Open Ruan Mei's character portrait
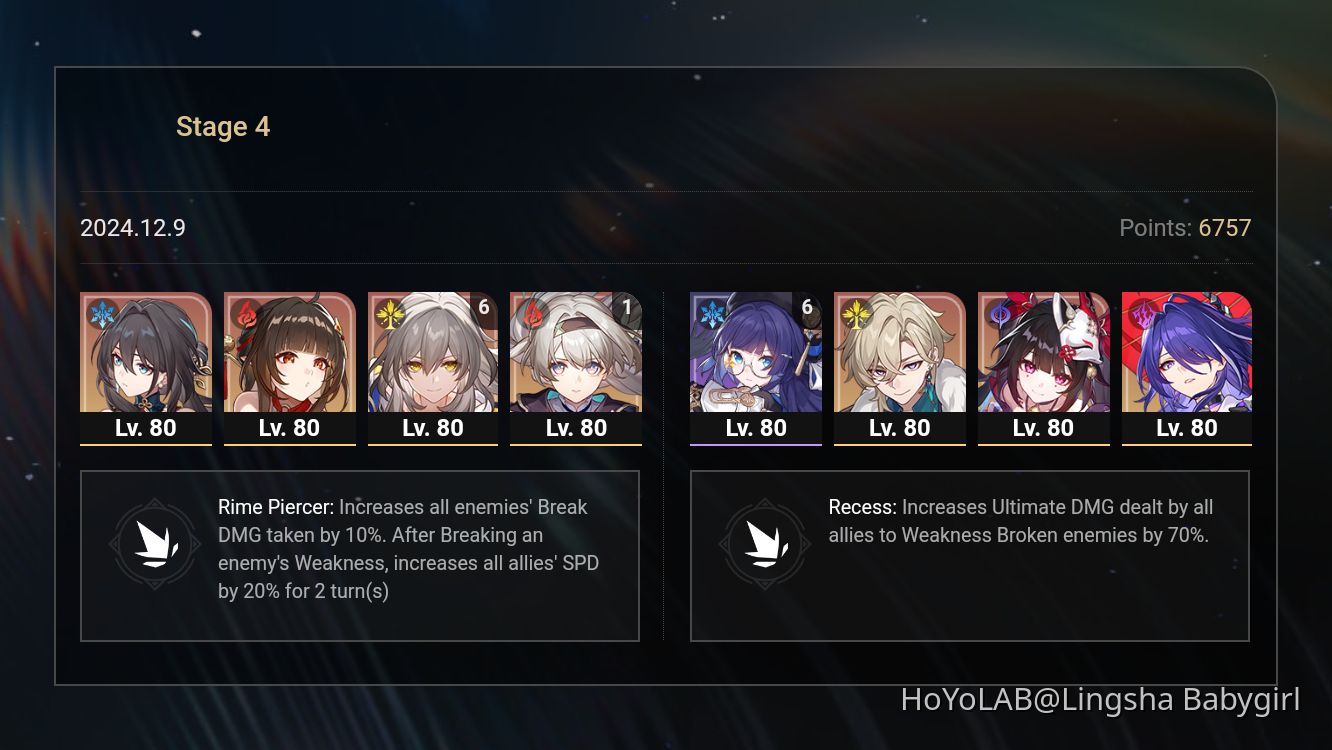Image resolution: width=1332 pixels, height=750 pixels. click(x=146, y=360)
